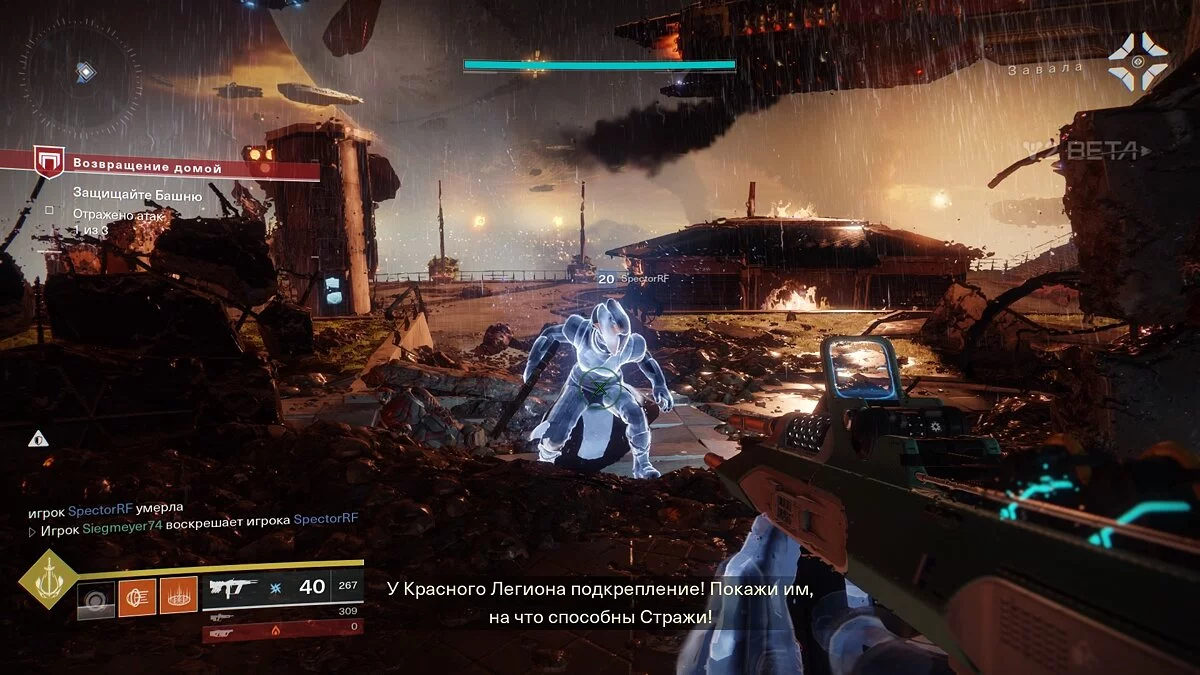Image resolution: width=1200 pixels, height=675 pixels.
Task: Activate the orange spiked ring ability icon
Action: (x=179, y=597)
